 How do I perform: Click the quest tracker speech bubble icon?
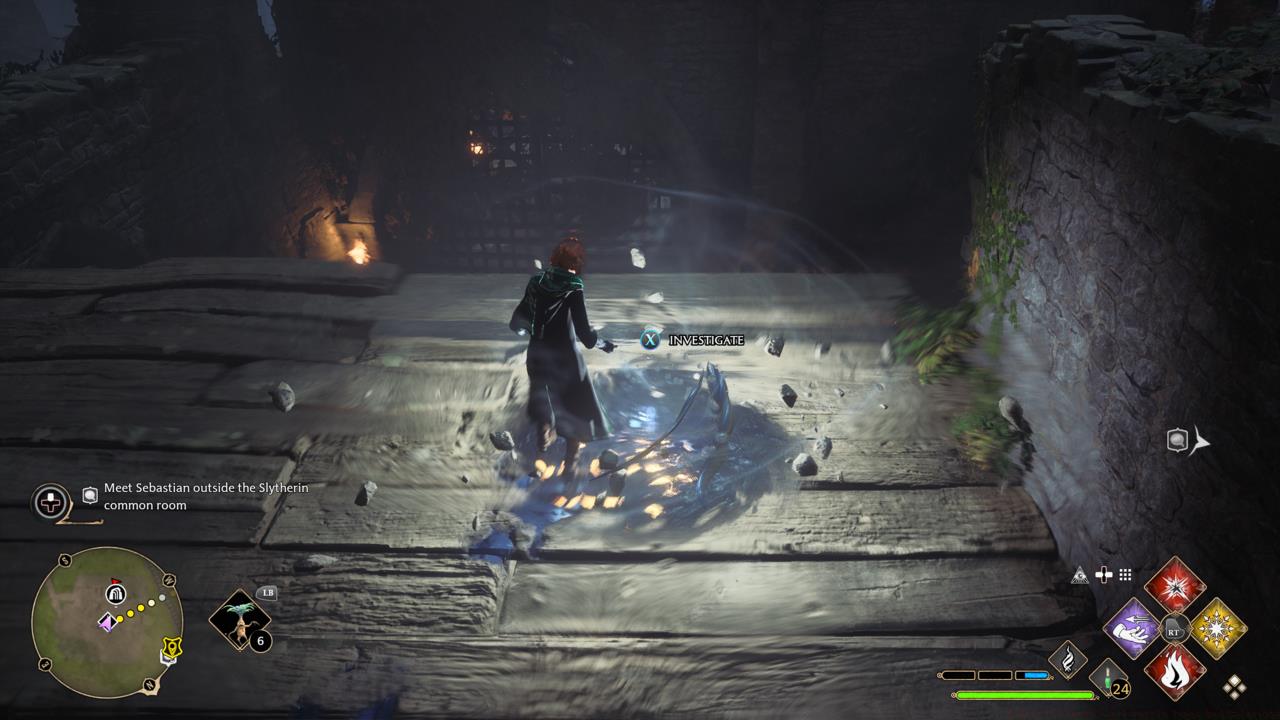pos(89,497)
